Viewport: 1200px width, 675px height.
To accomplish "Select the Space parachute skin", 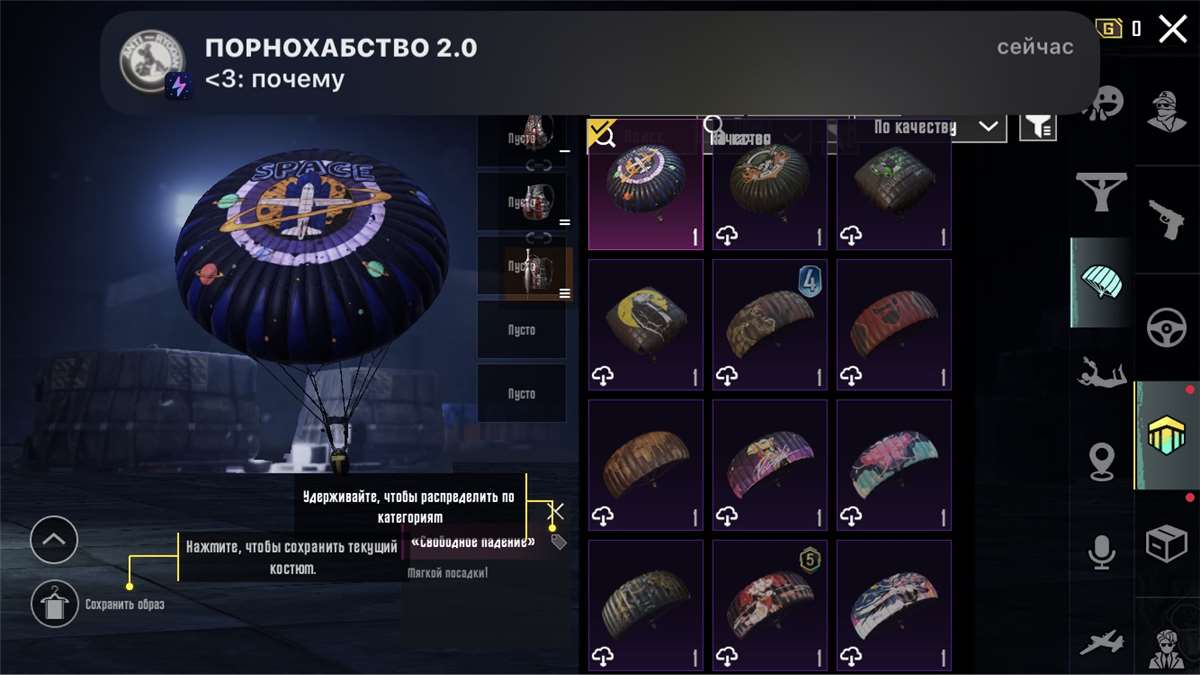I will pos(646,187).
